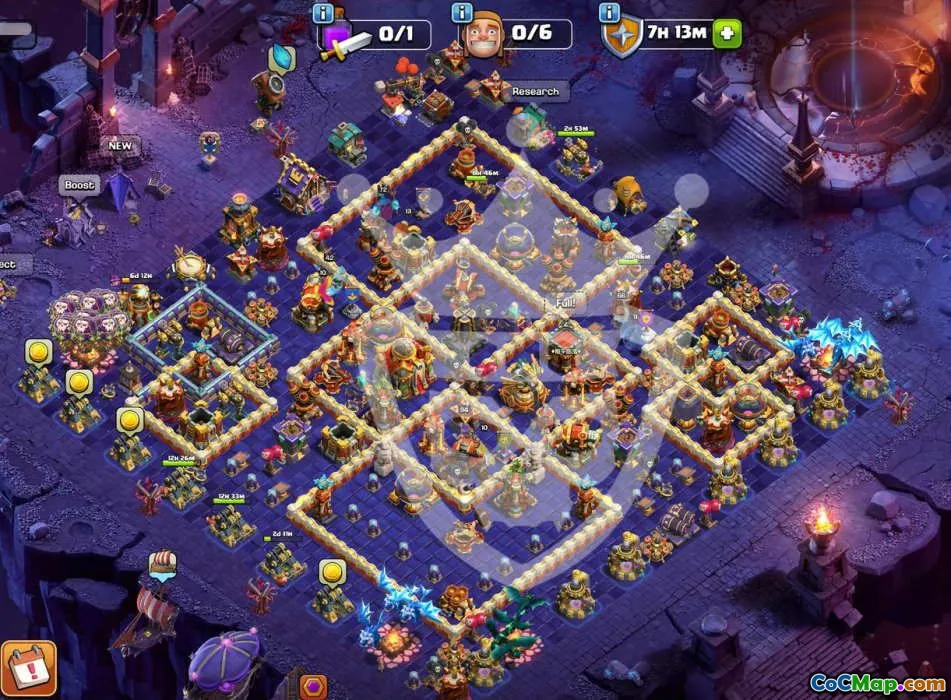The image size is (951, 700).
Task: Open the army counter showing 0/1
Action: pos(376,35)
